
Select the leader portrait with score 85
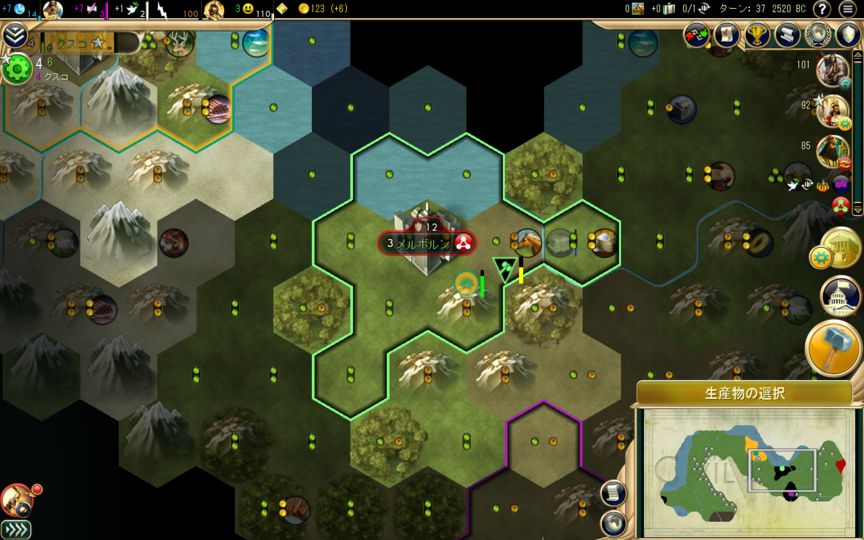tap(832, 150)
